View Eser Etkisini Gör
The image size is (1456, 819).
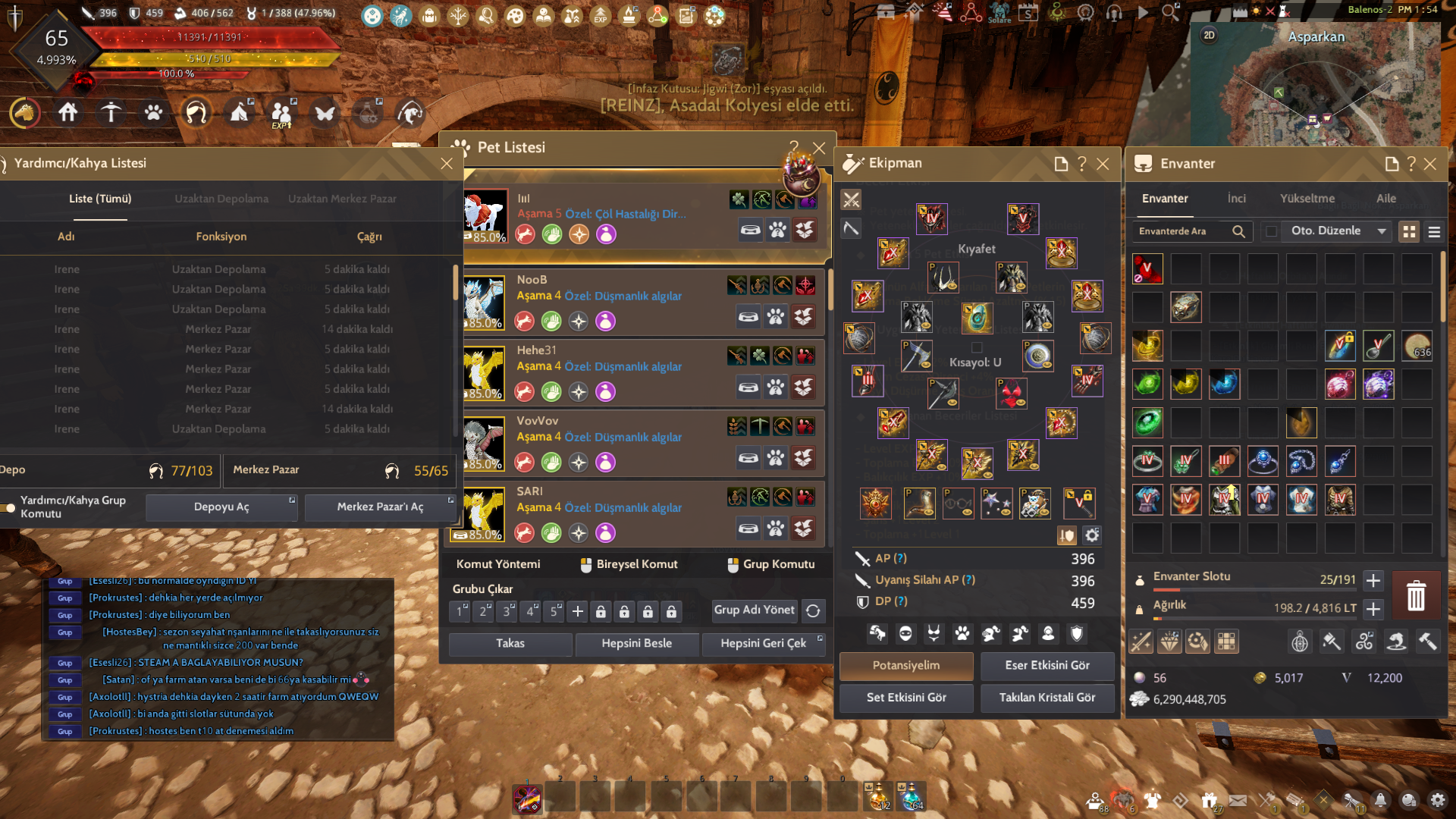(x=1046, y=666)
